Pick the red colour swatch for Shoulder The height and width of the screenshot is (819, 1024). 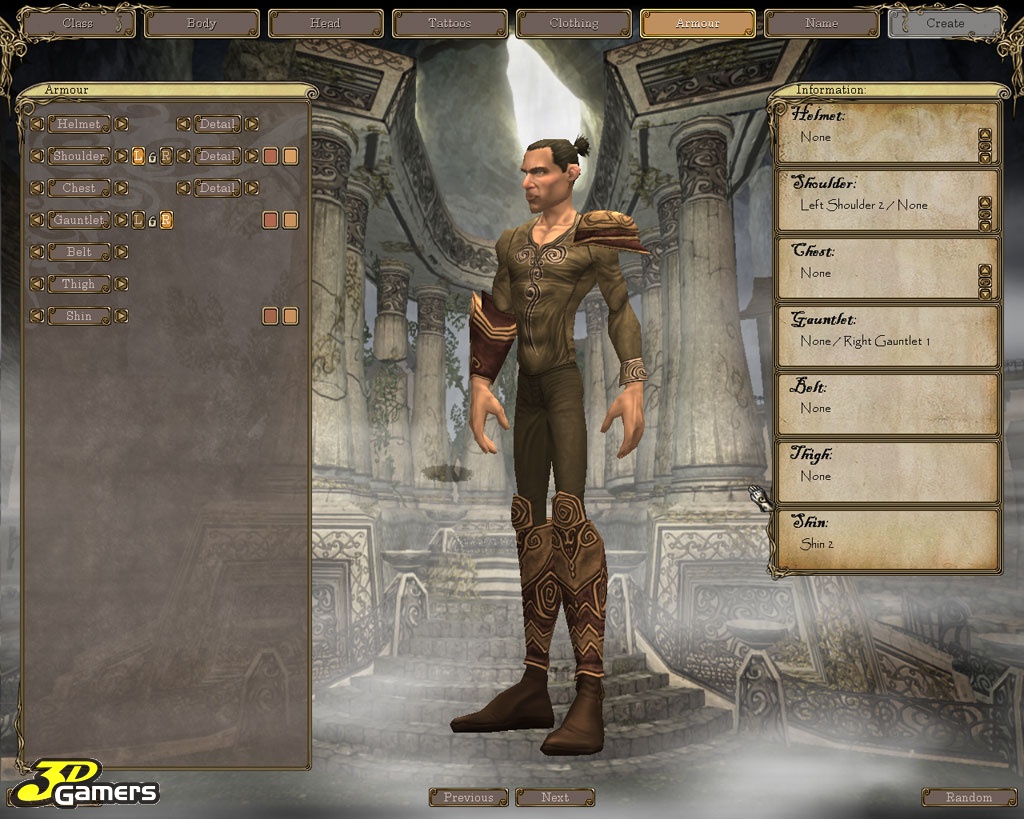click(270, 156)
